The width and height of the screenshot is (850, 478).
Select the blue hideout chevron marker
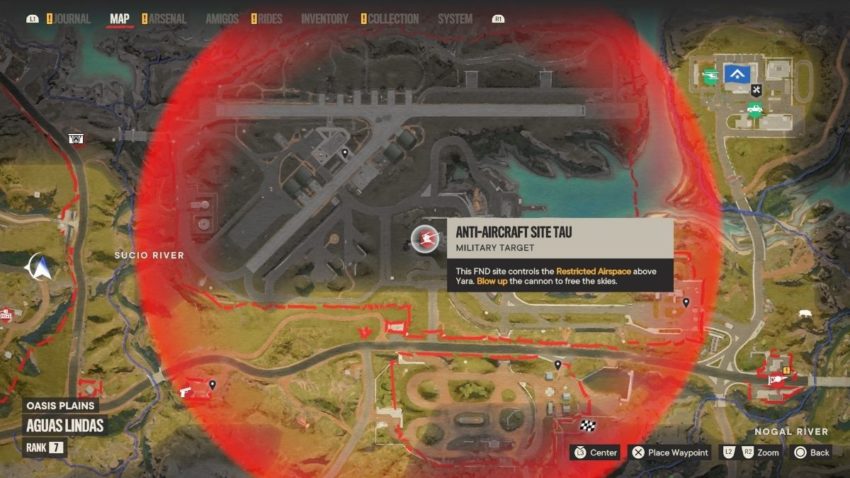[x=738, y=73]
